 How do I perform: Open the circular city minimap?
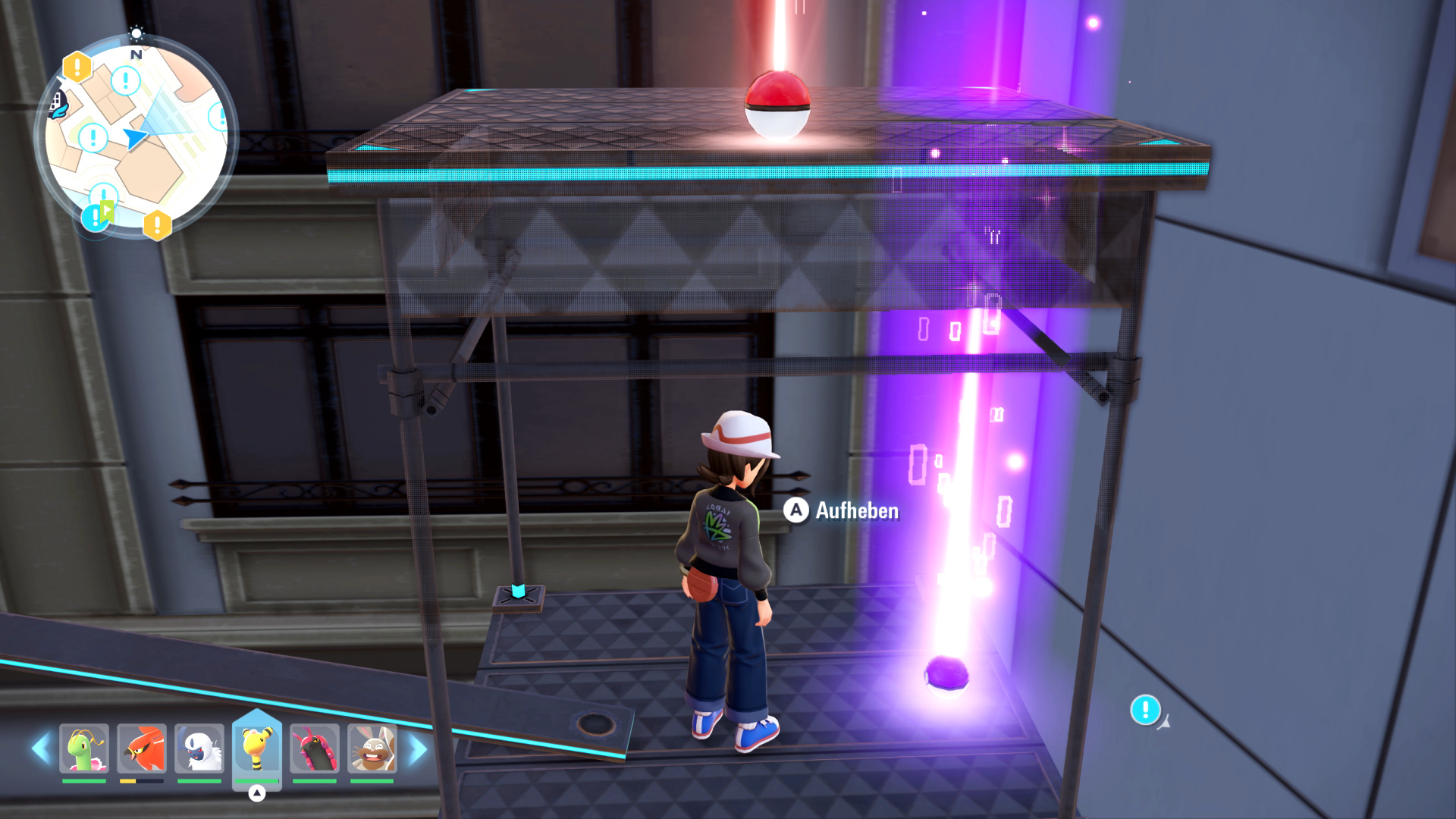[x=136, y=136]
